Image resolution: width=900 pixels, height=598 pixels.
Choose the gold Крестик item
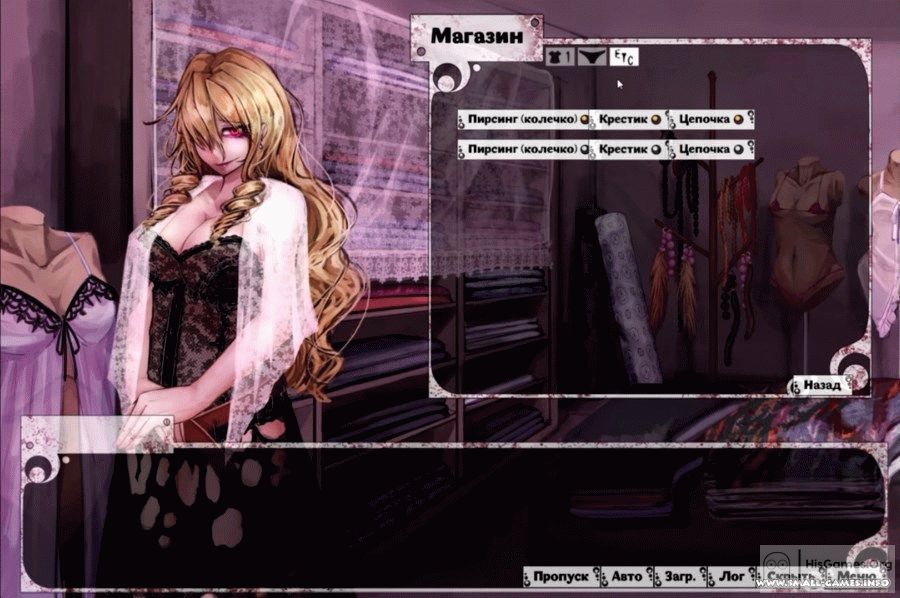tap(628, 120)
